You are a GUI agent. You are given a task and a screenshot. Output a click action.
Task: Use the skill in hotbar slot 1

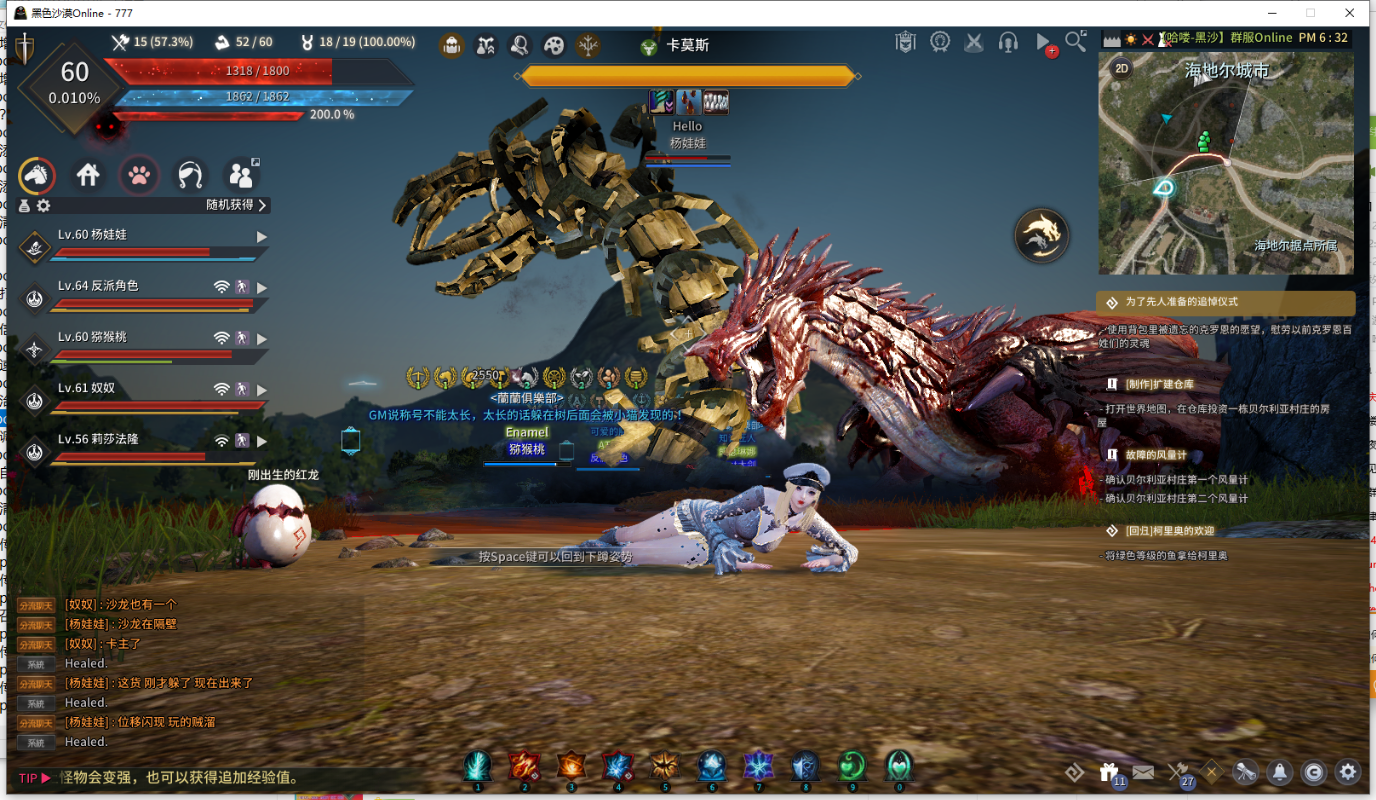[477, 766]
